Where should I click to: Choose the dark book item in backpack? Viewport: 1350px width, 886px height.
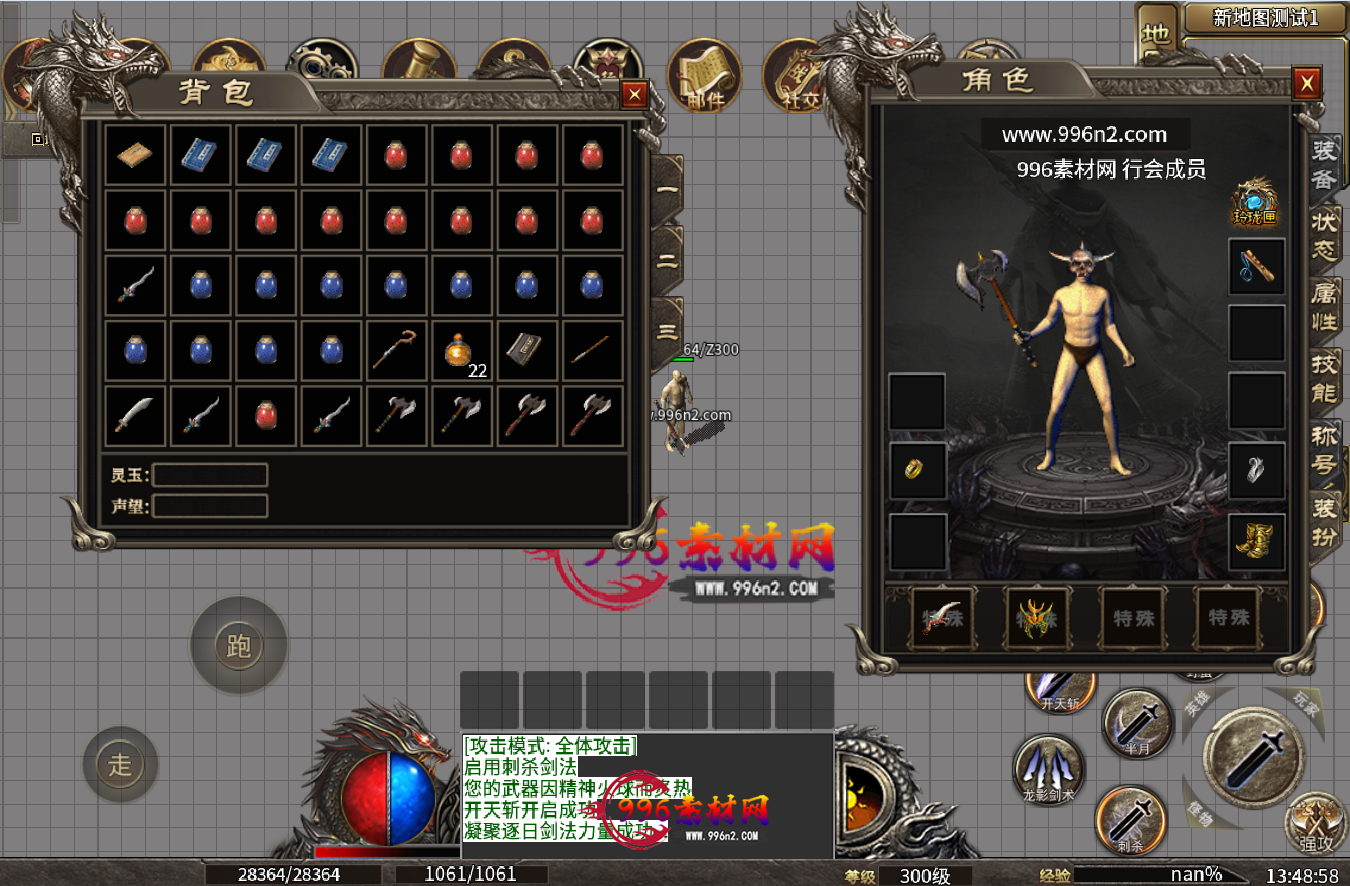(x=526, y=351)
